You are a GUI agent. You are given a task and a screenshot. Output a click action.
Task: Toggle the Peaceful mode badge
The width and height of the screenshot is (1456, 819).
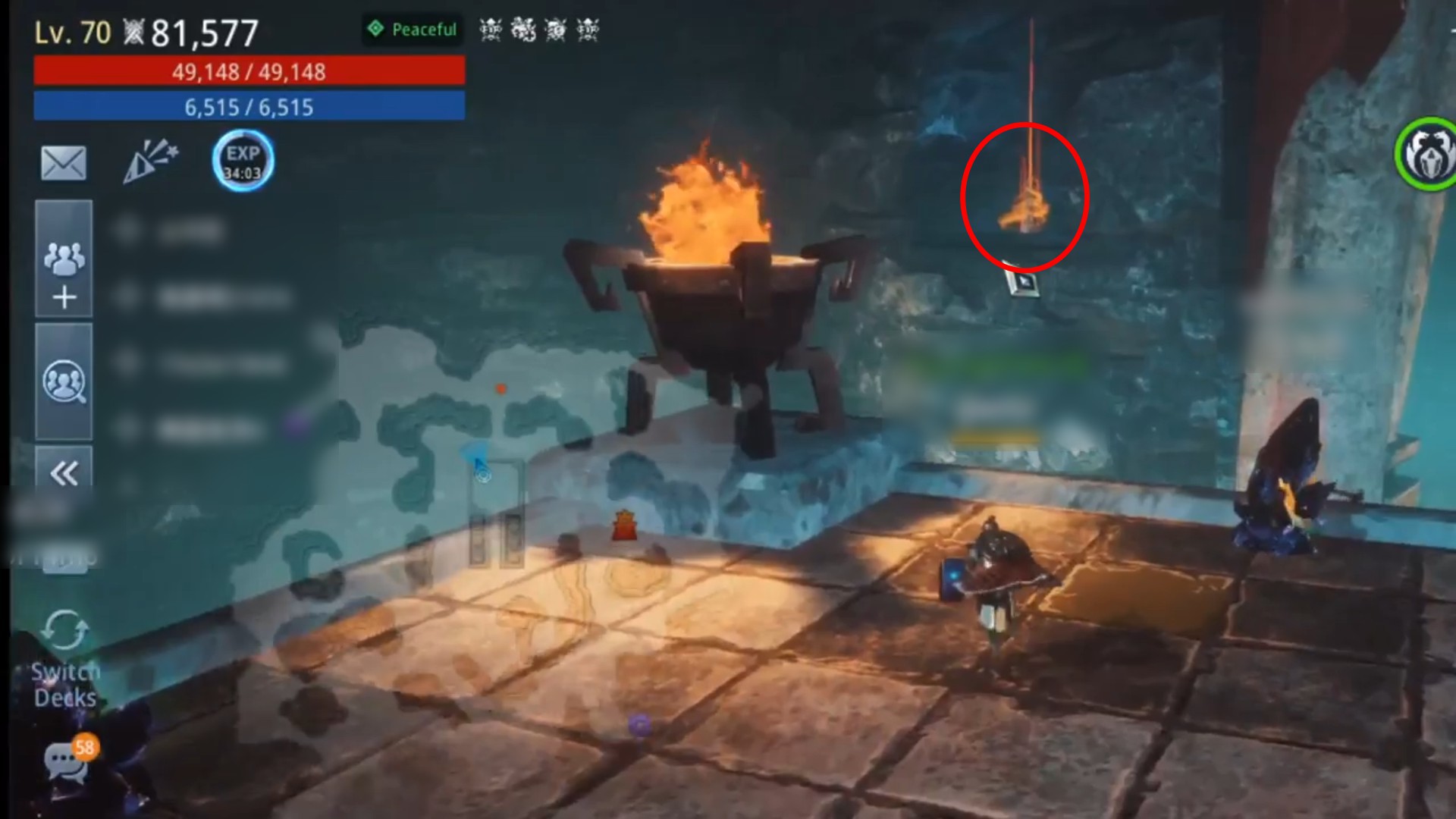click(x=412, y=30)
